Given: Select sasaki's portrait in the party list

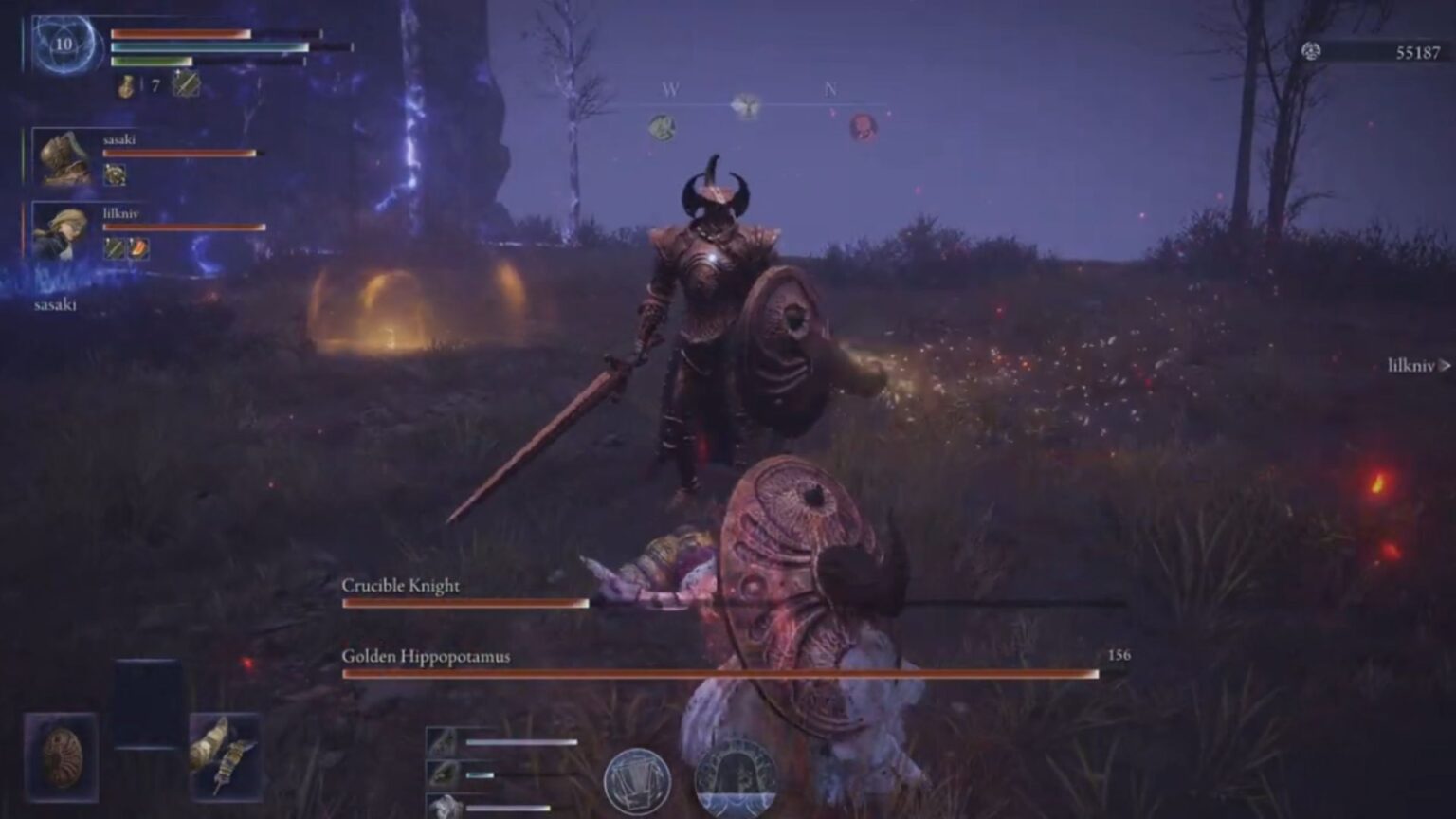Looking at the screenshot, I should (63, 158).
